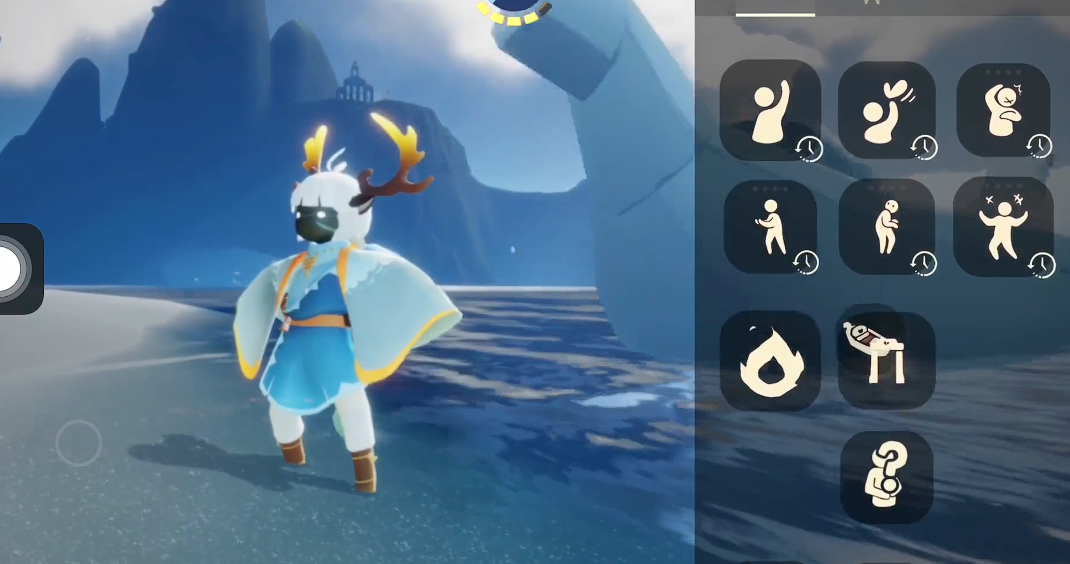Tap the dashed yellow energy ring at top
This screenshot has height=564, width=1070.
[514, 10]
